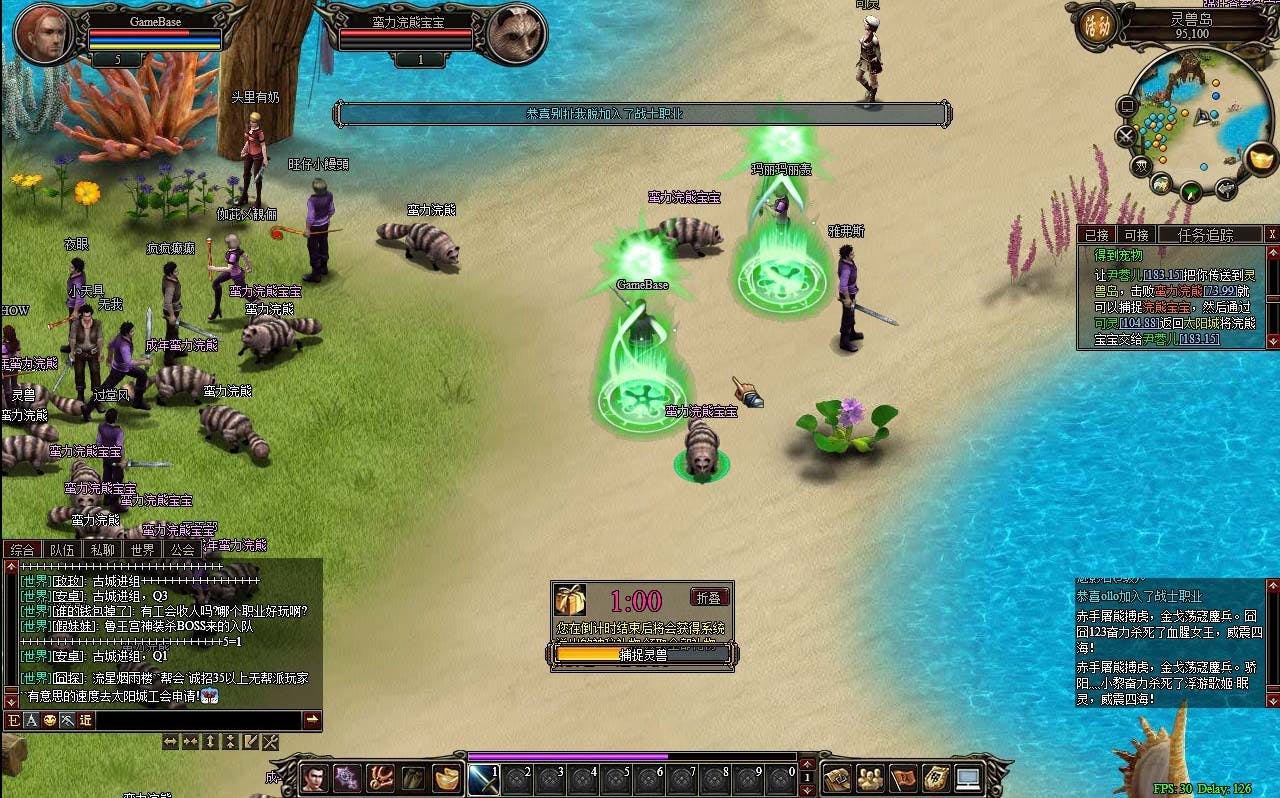Screen dimensions: 1280x798
Task: Show the 已接 accepted quests tab
Action: point(1097,235)
